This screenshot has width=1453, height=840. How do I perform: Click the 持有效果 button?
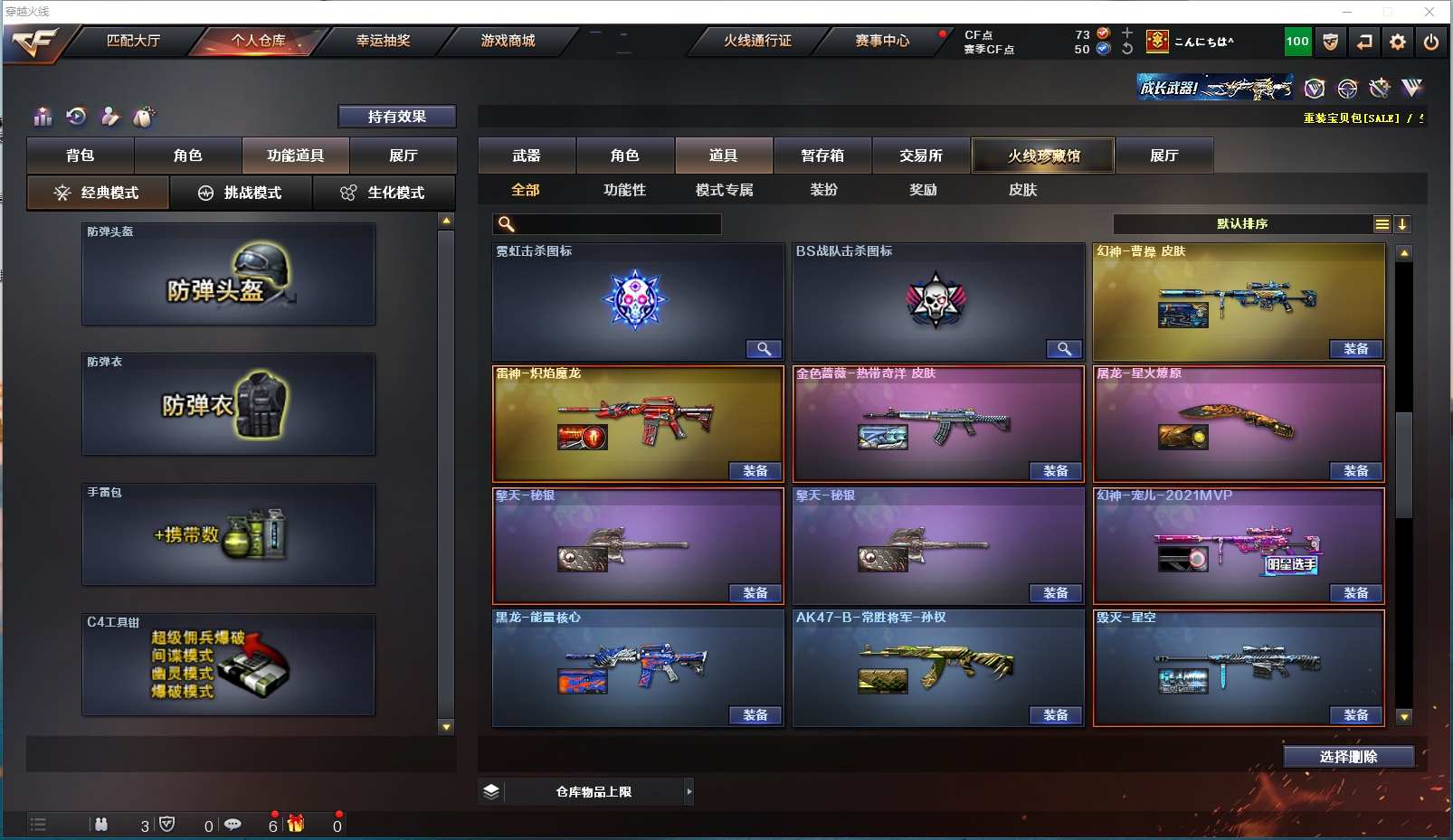[x=396, y=117]
